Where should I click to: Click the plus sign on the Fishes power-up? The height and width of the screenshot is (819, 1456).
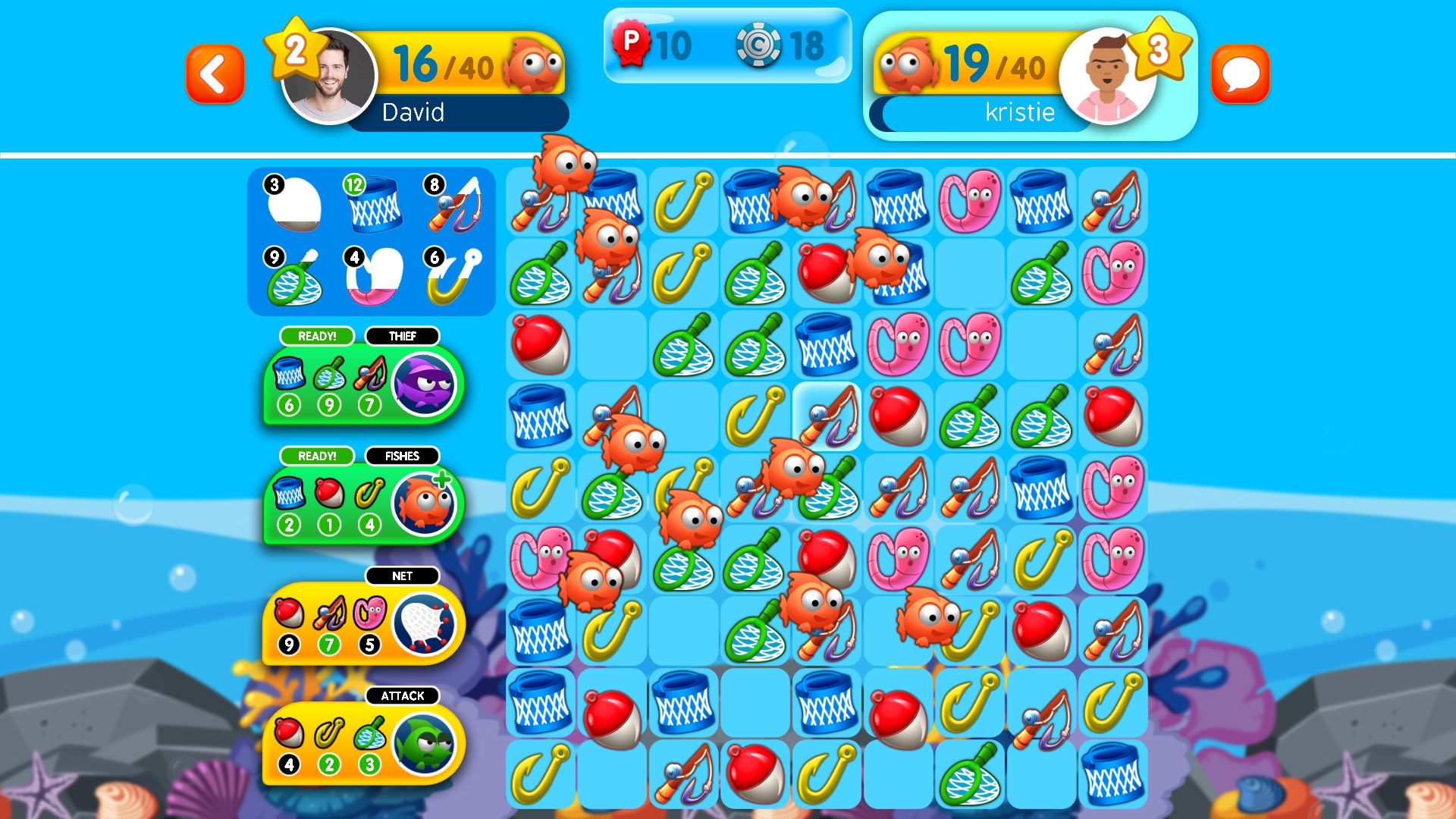(445, 479)
